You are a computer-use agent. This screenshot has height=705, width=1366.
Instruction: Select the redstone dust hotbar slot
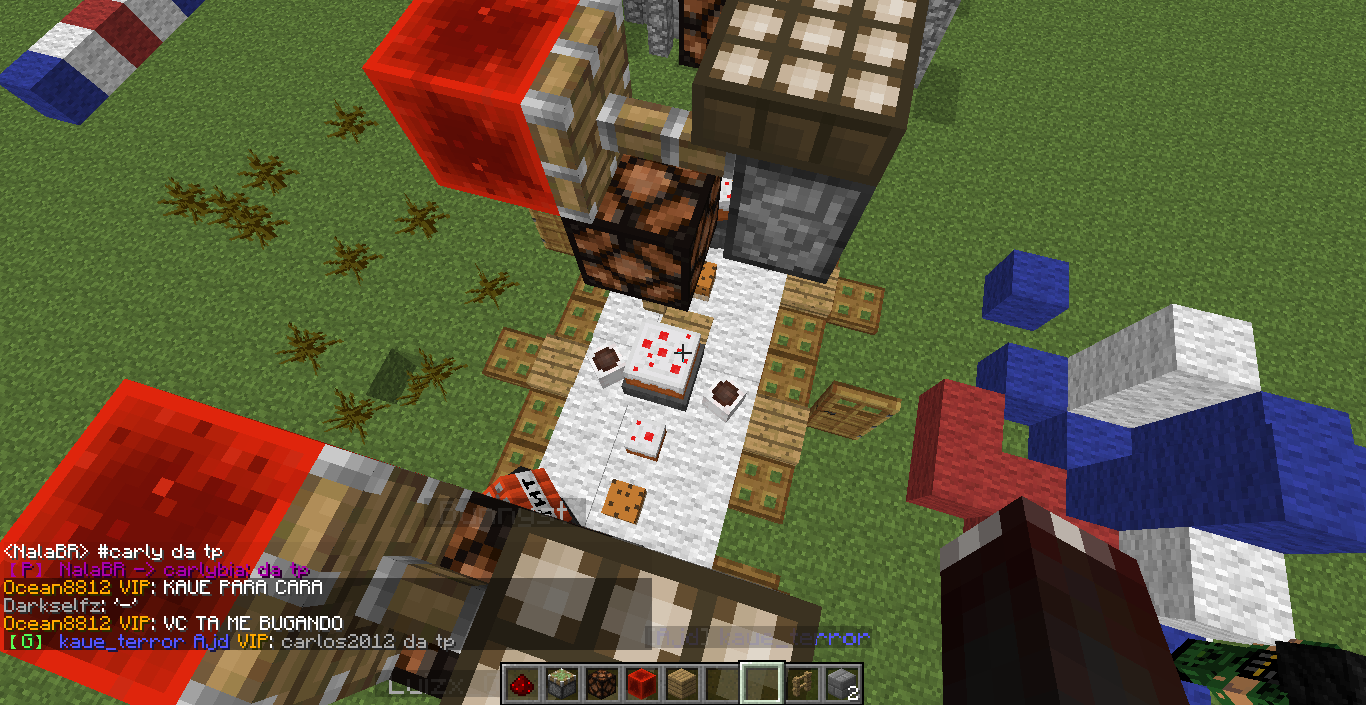click(x=521, y=684)
